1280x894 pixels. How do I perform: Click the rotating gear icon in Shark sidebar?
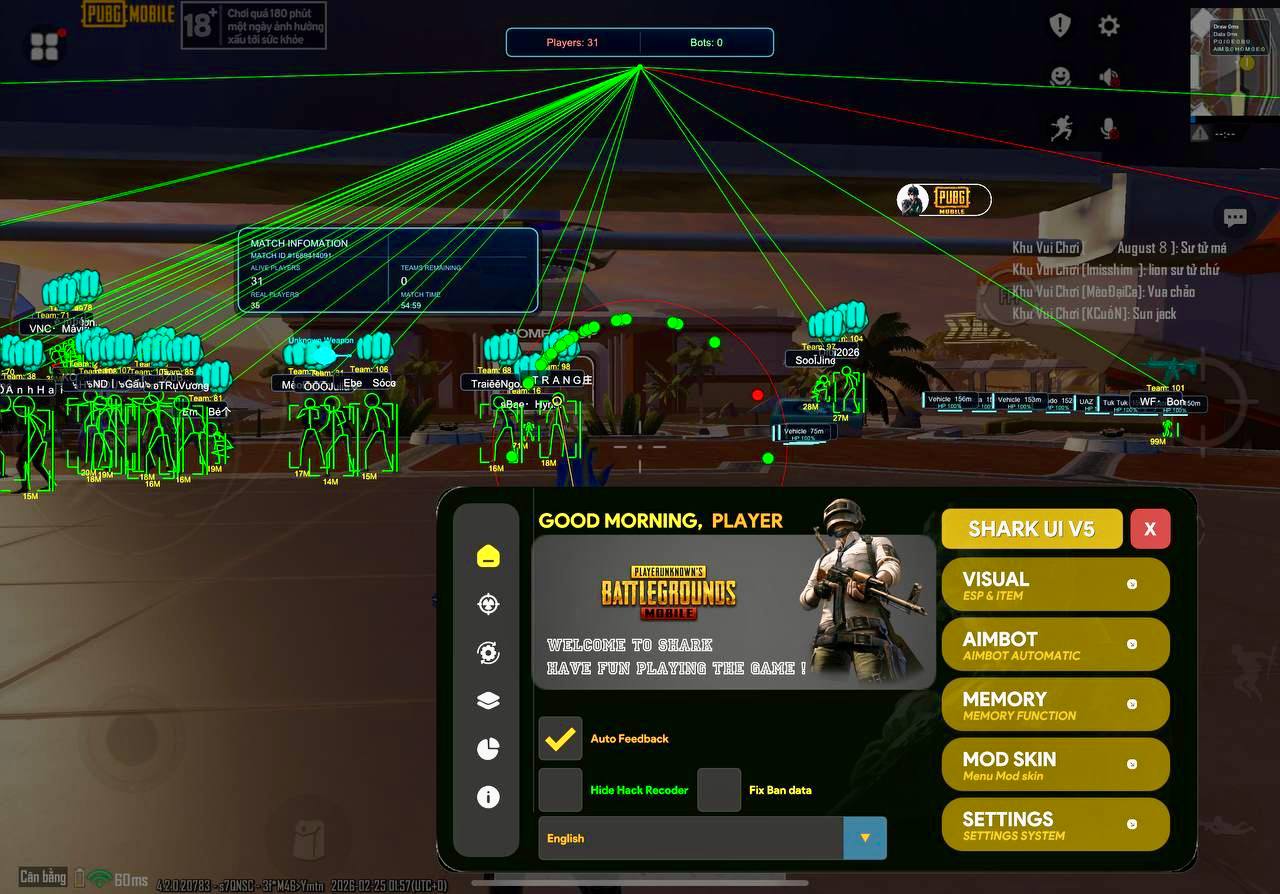(487, 652)
